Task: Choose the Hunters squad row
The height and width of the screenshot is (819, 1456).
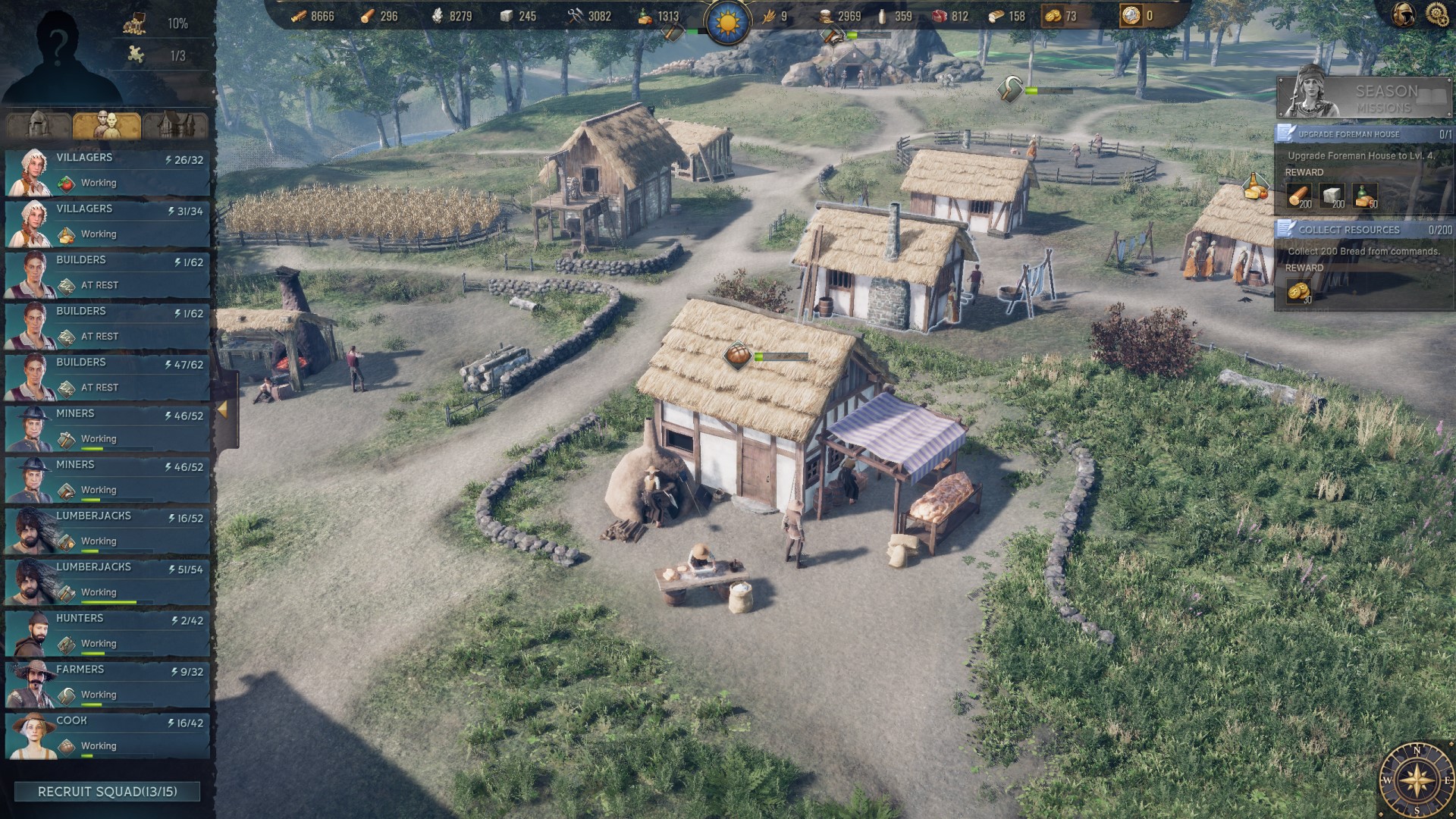Action: pyautogui.click(x=107, y=632)
